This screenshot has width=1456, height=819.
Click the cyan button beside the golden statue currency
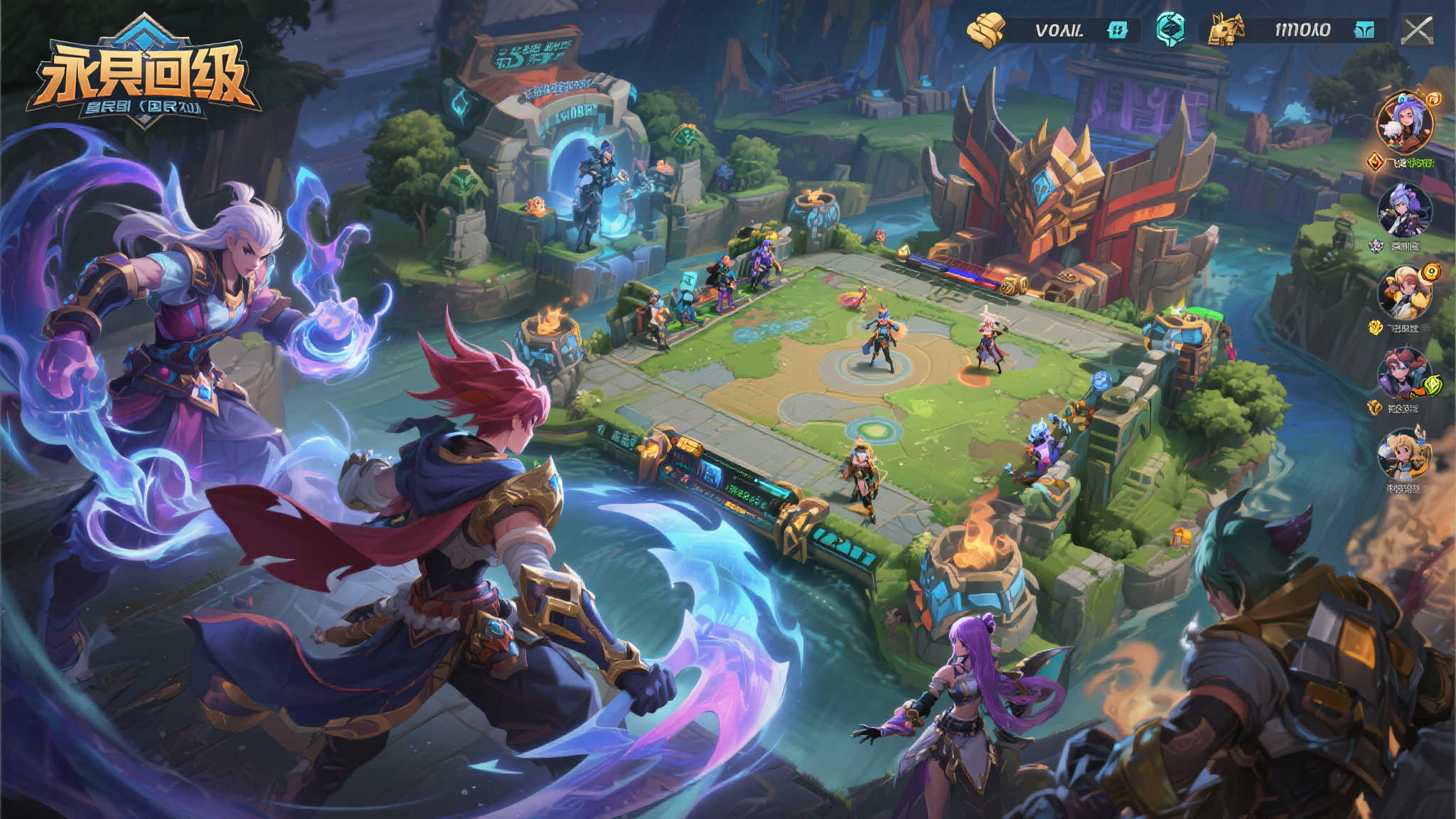[x=1364, y=30]
